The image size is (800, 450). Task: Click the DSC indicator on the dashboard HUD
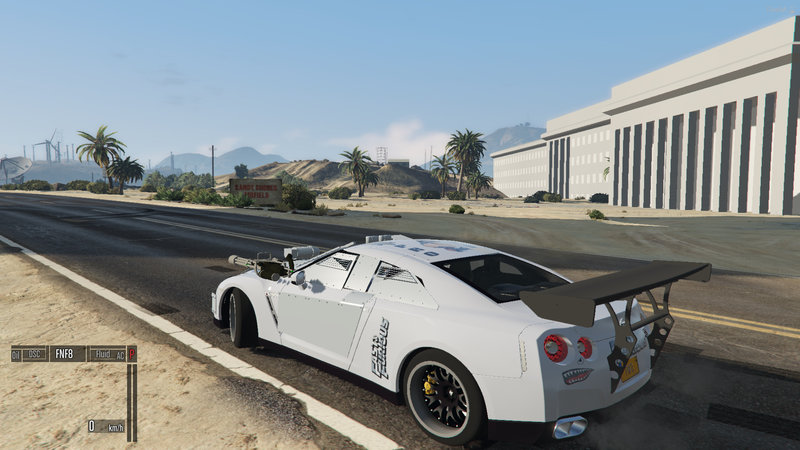35,354
